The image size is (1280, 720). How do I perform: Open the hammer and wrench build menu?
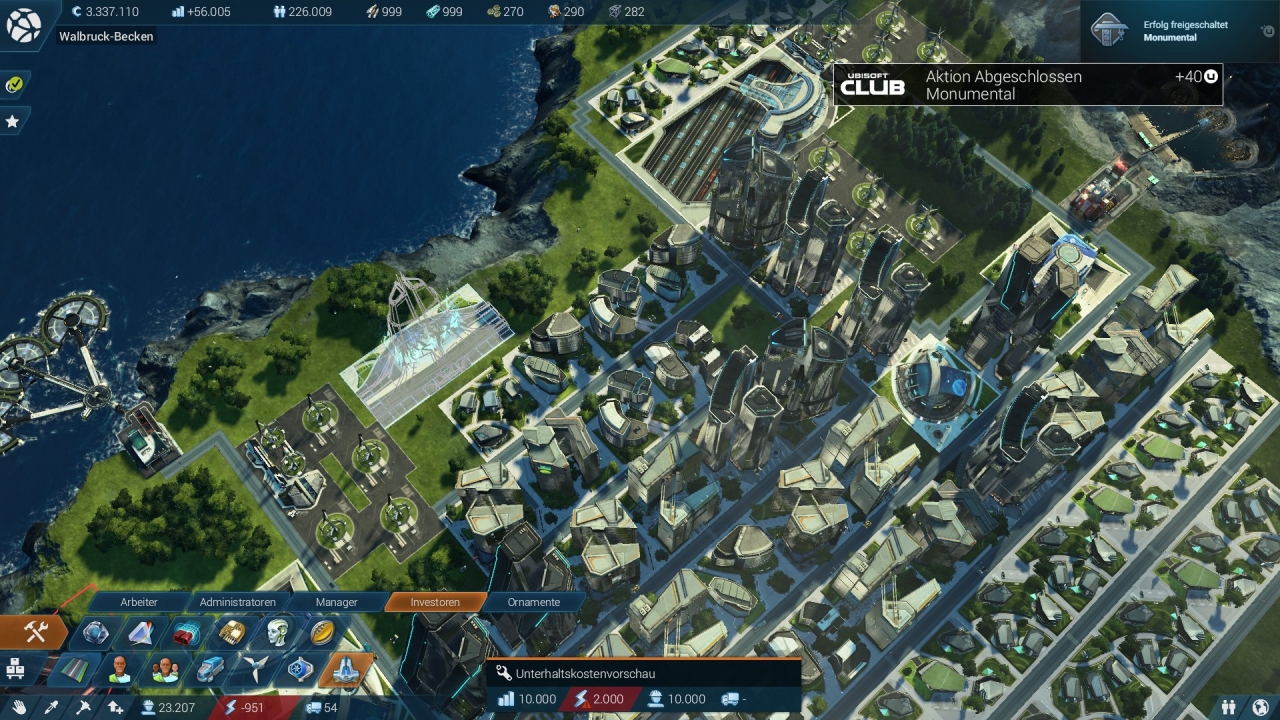tap(35, 632)
